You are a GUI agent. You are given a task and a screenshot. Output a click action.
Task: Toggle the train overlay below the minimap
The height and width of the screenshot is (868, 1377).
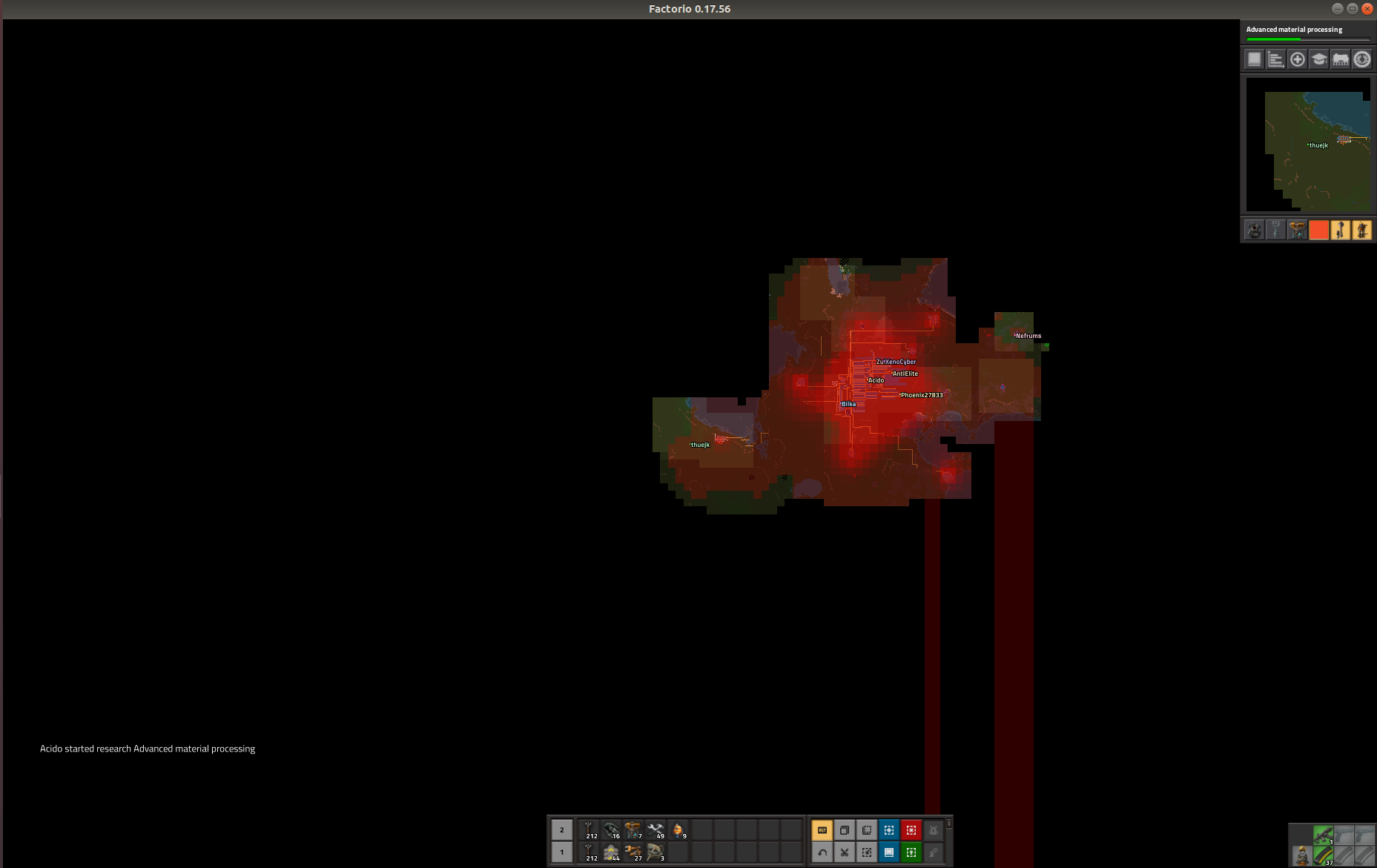[x=1341, y=231]
